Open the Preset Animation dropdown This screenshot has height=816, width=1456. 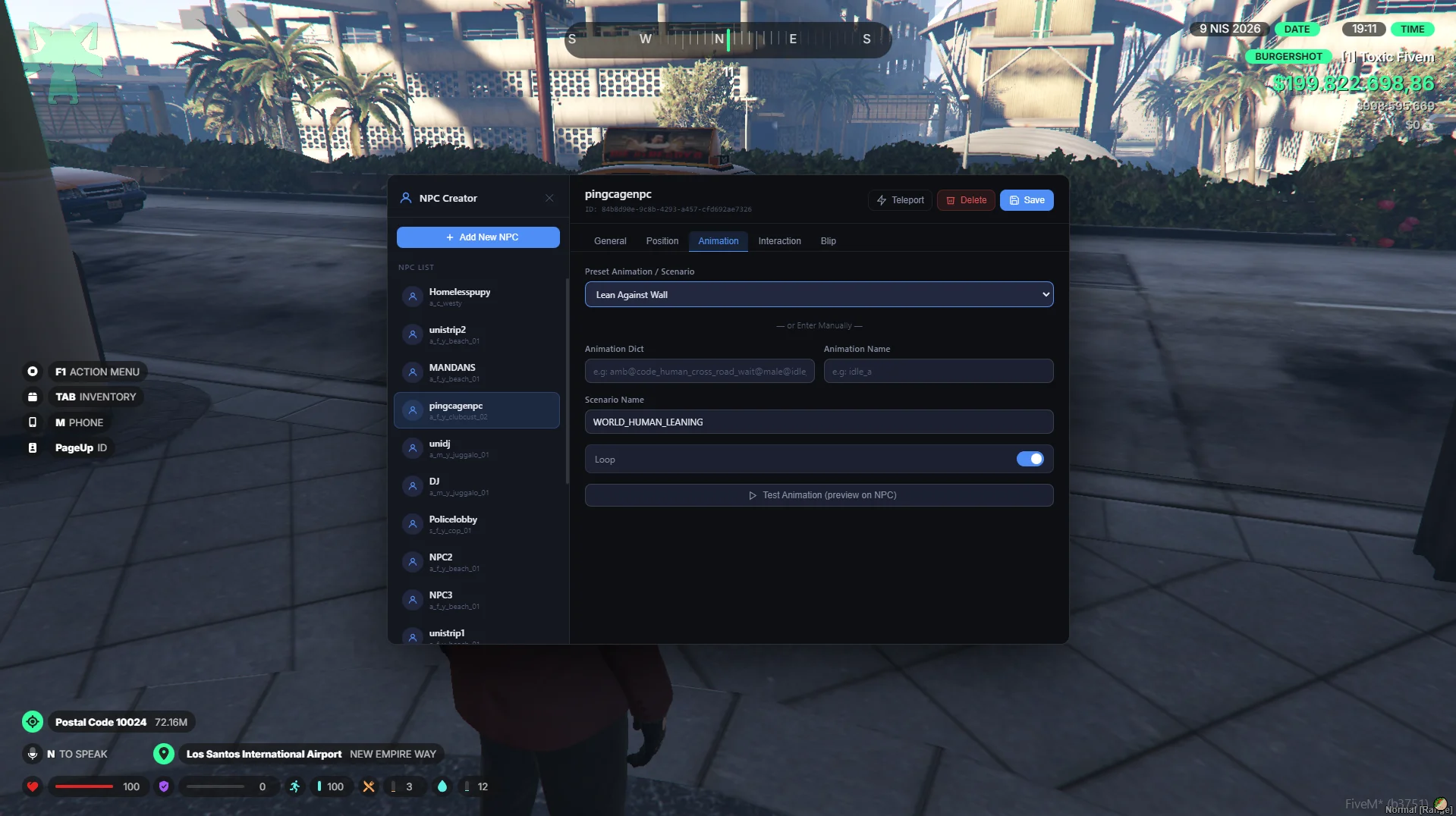point(819,295)
